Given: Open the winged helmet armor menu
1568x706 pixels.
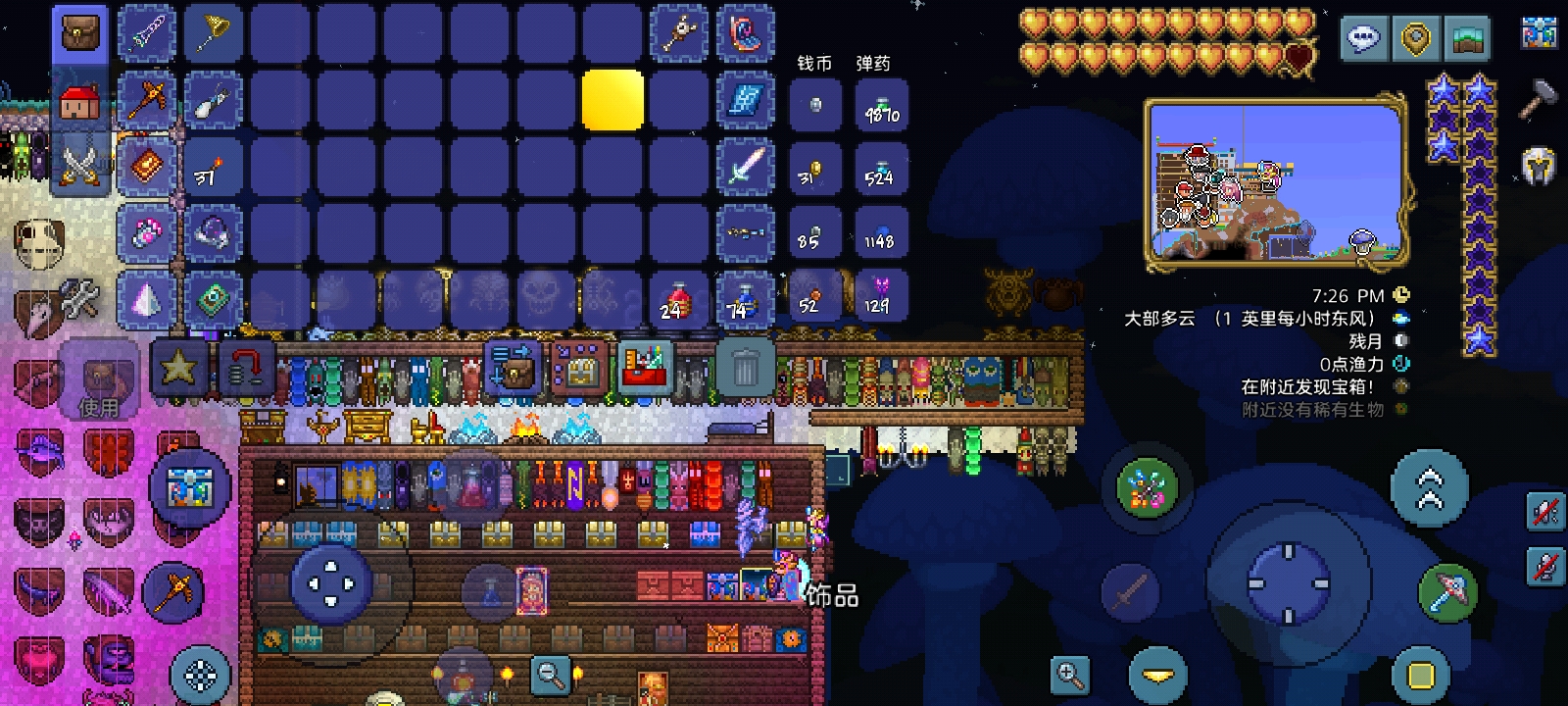Looking at the screenshot, I should click(1538, 167).
